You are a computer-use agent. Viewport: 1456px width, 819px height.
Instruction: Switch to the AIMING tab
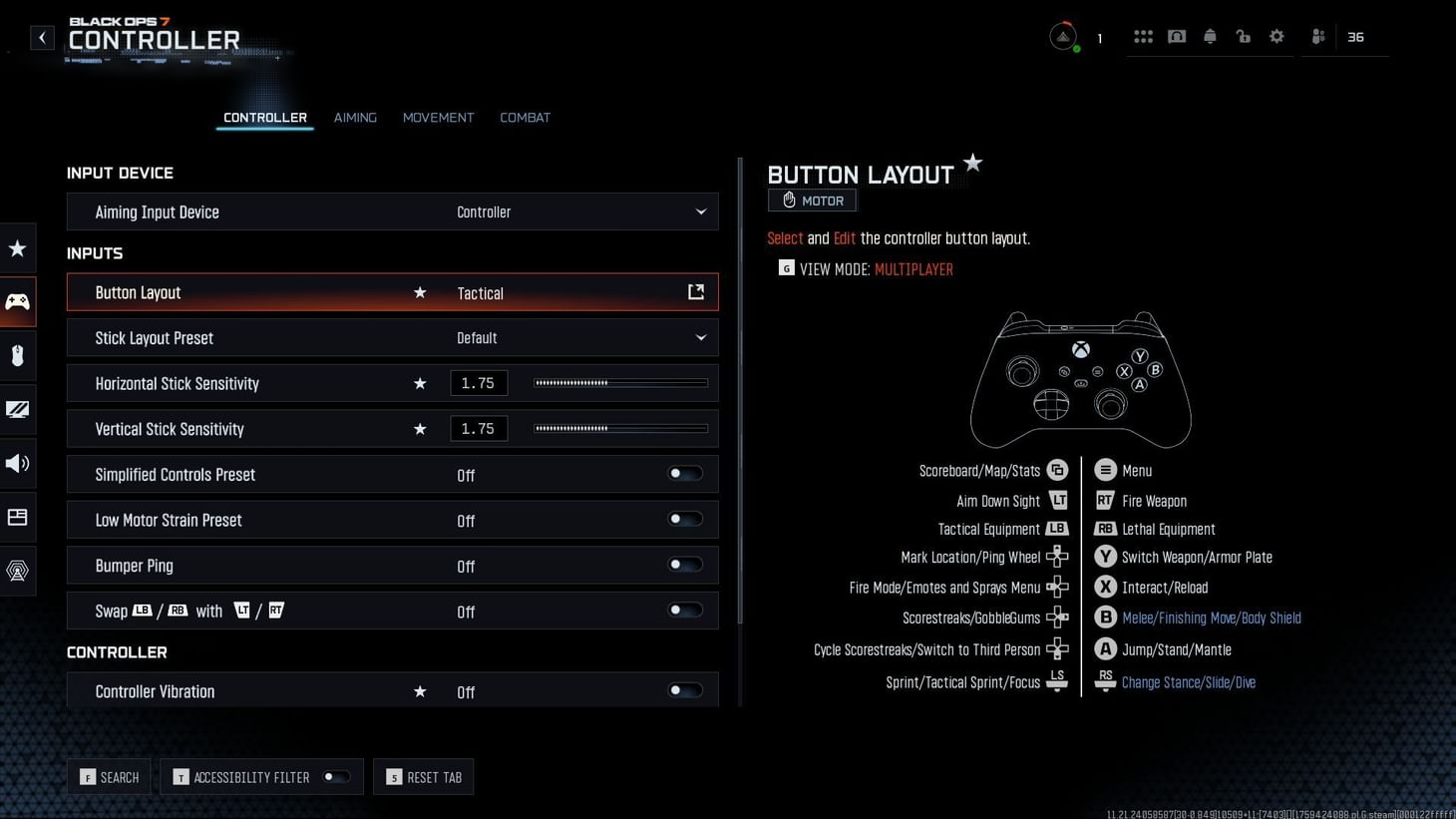coord(355,117)
